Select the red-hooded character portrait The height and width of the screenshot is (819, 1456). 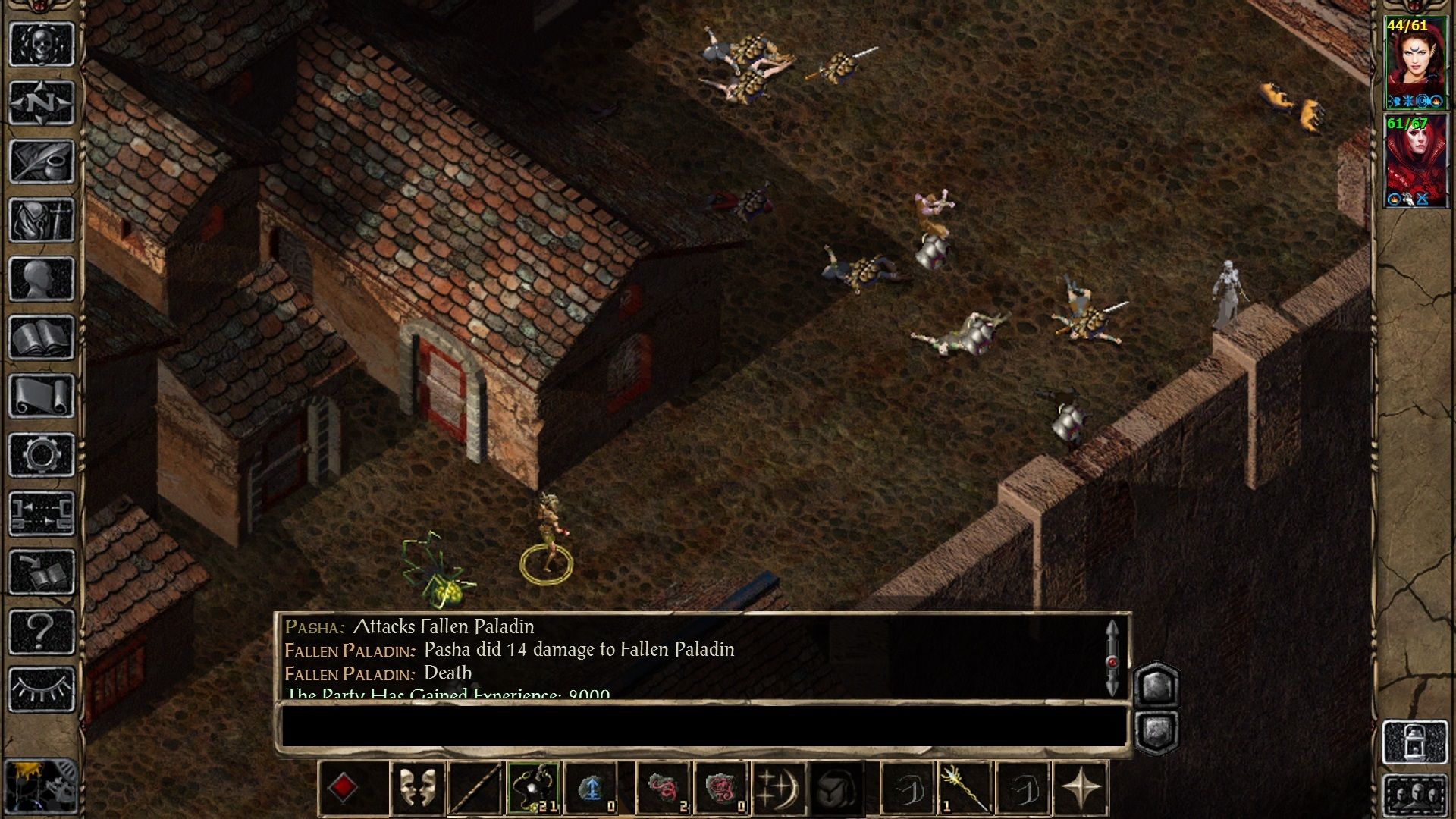click(x=1415, y=161)
